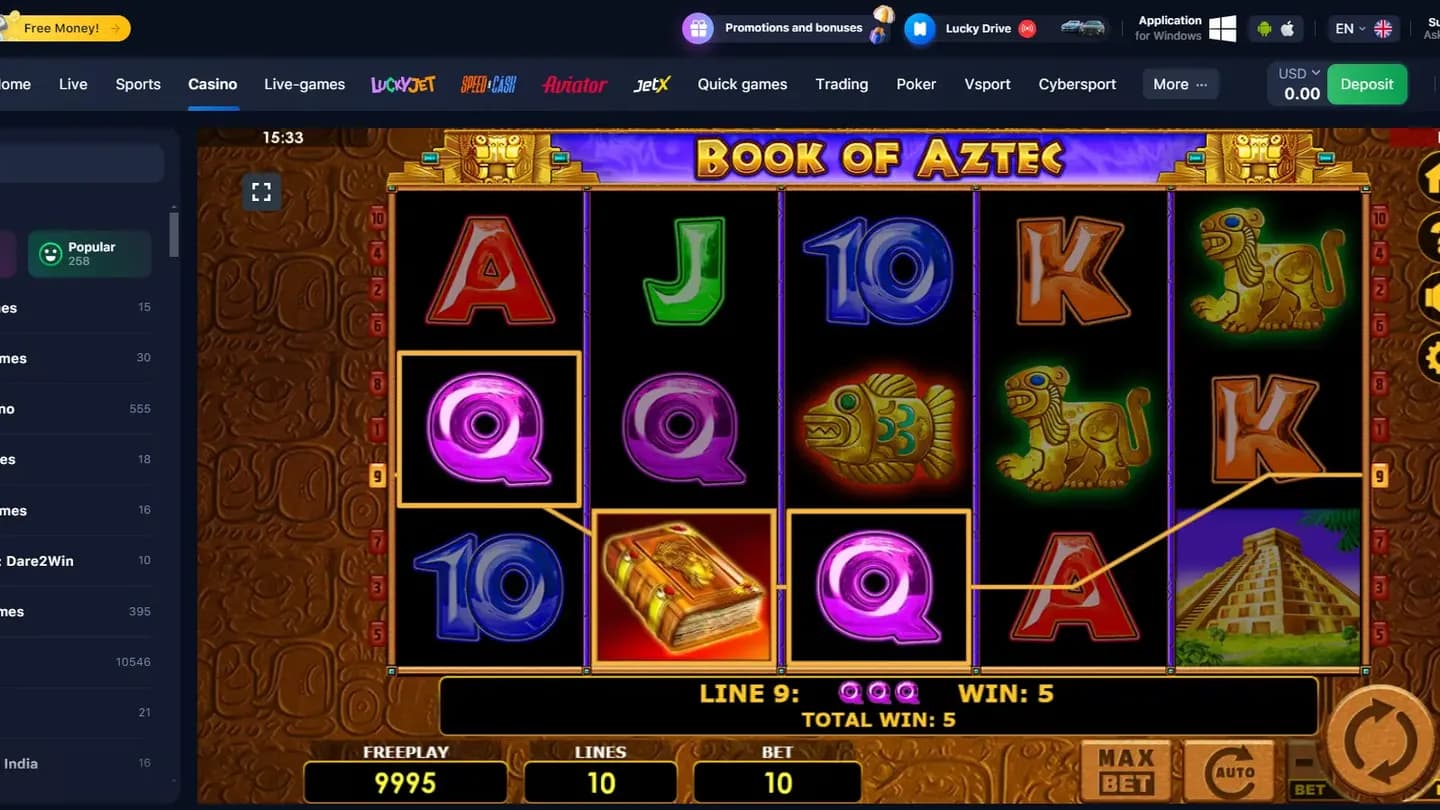Open the Sports section
Screen dimensions: 1440x810
coord(138,84)
